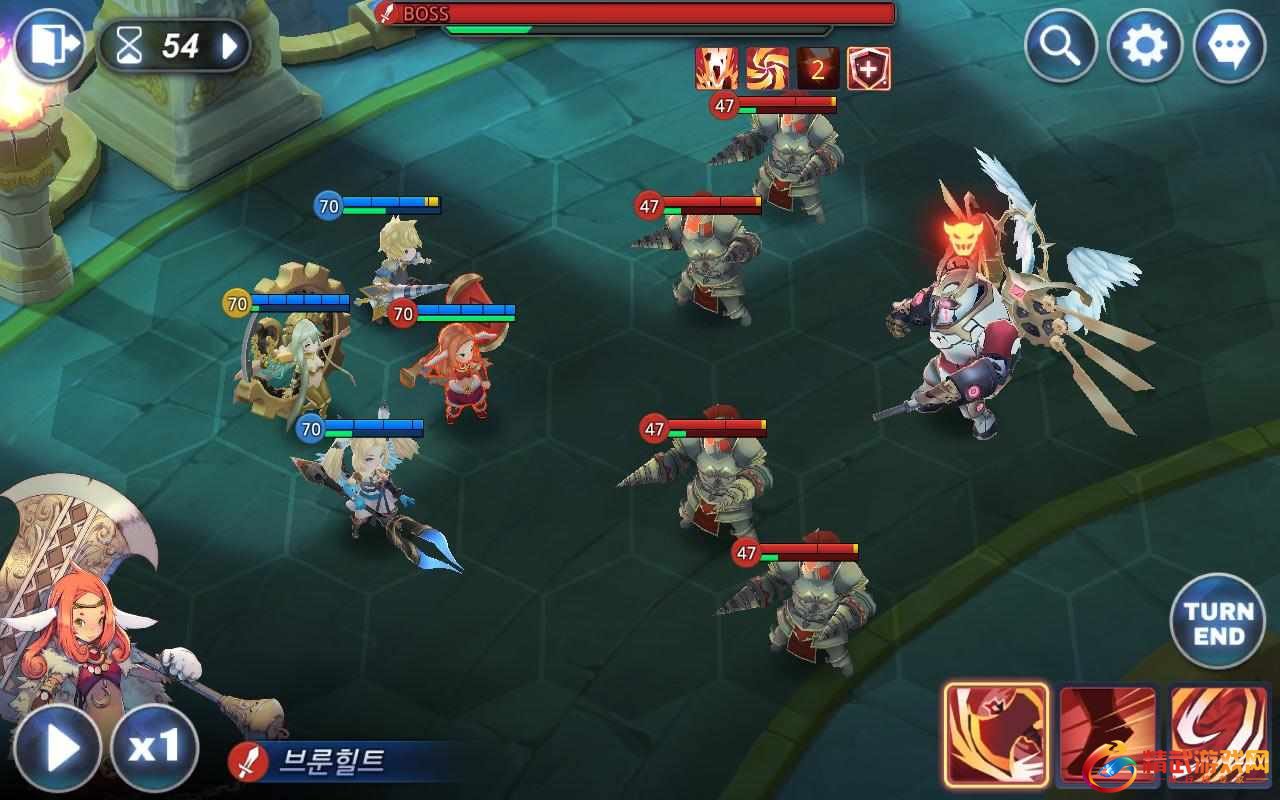Exit the battle via the door icon
The width and height of the screenshot is (1280, 800).
click(x=47, y=45)
